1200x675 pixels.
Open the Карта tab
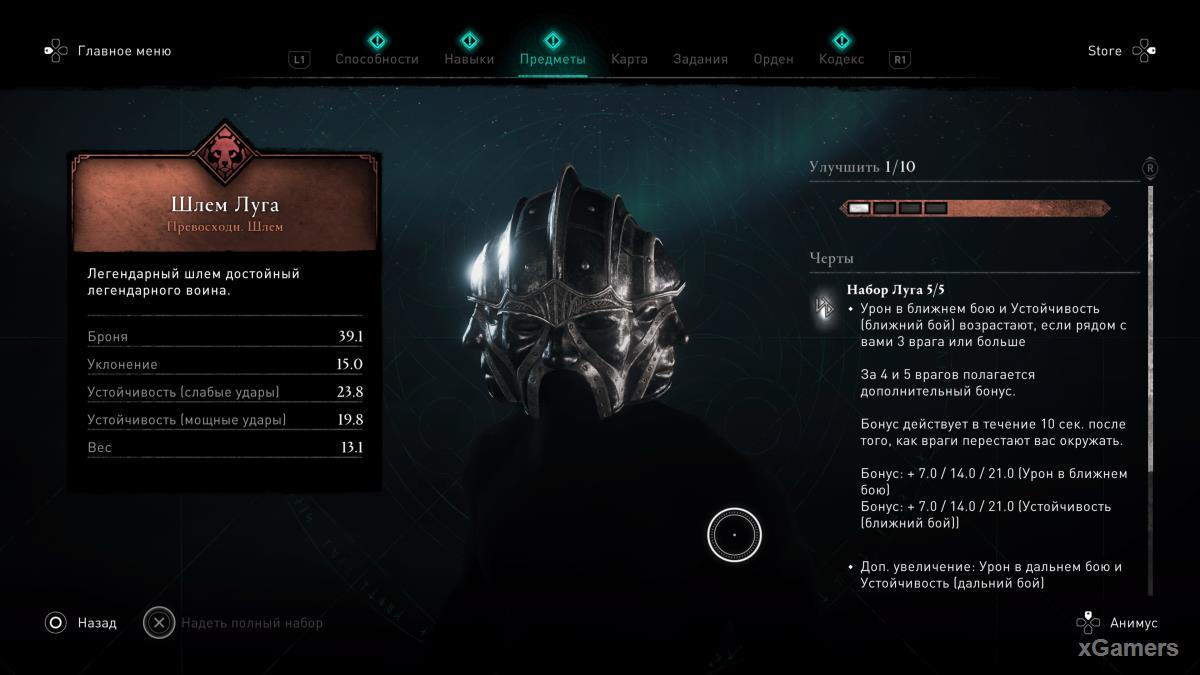pyautogui.click(x=629, y=59)
